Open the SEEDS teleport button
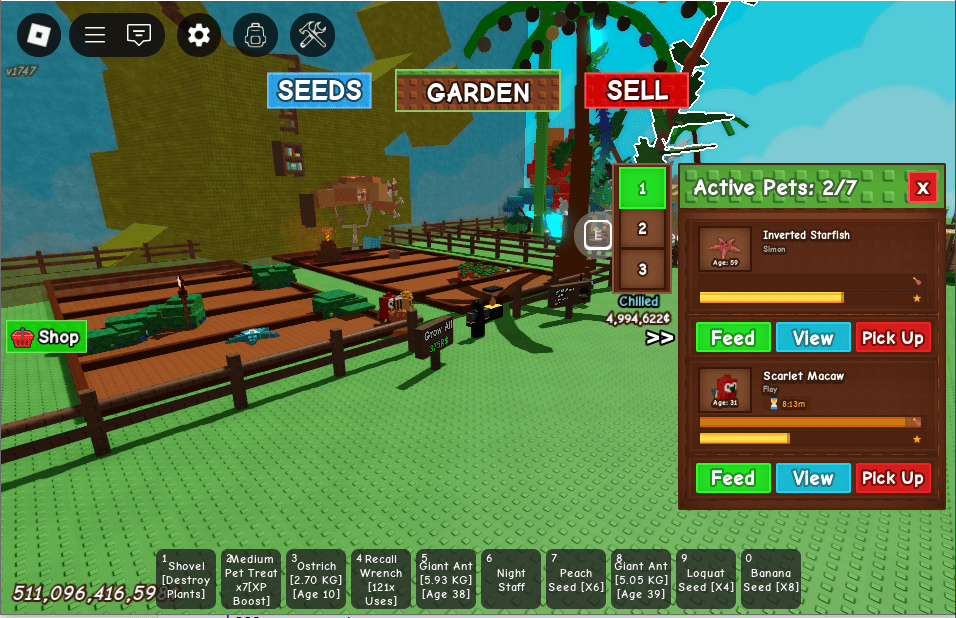Image resolution: width=956 pixels, height=618 pixels. click(319, 91)
